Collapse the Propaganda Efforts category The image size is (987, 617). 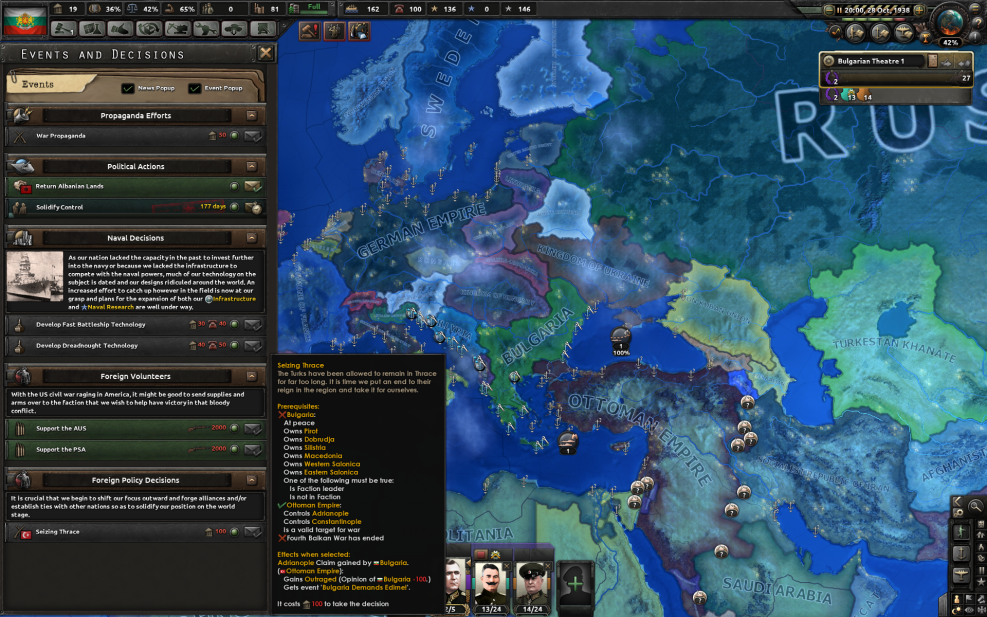click(x=251, y=116)
